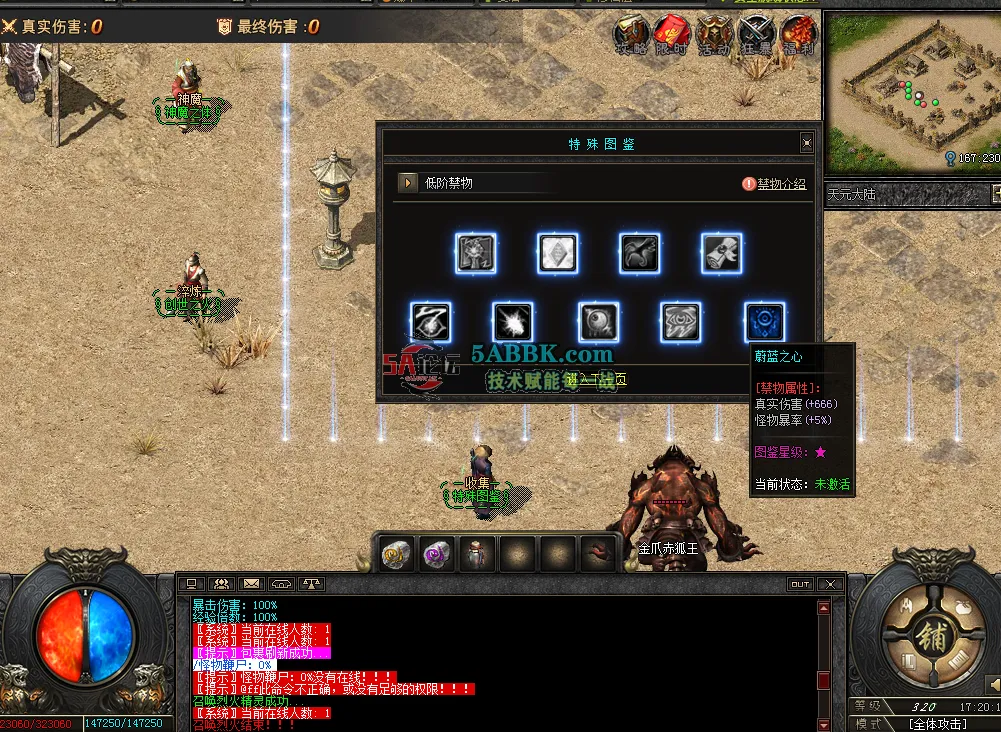Activate the 狂暴 crossed swords icon

click(756, 36)
